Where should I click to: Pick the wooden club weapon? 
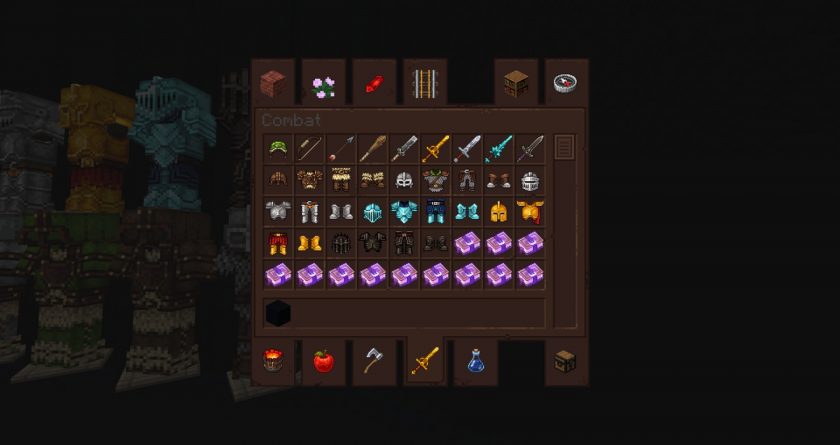click(373, 150)
